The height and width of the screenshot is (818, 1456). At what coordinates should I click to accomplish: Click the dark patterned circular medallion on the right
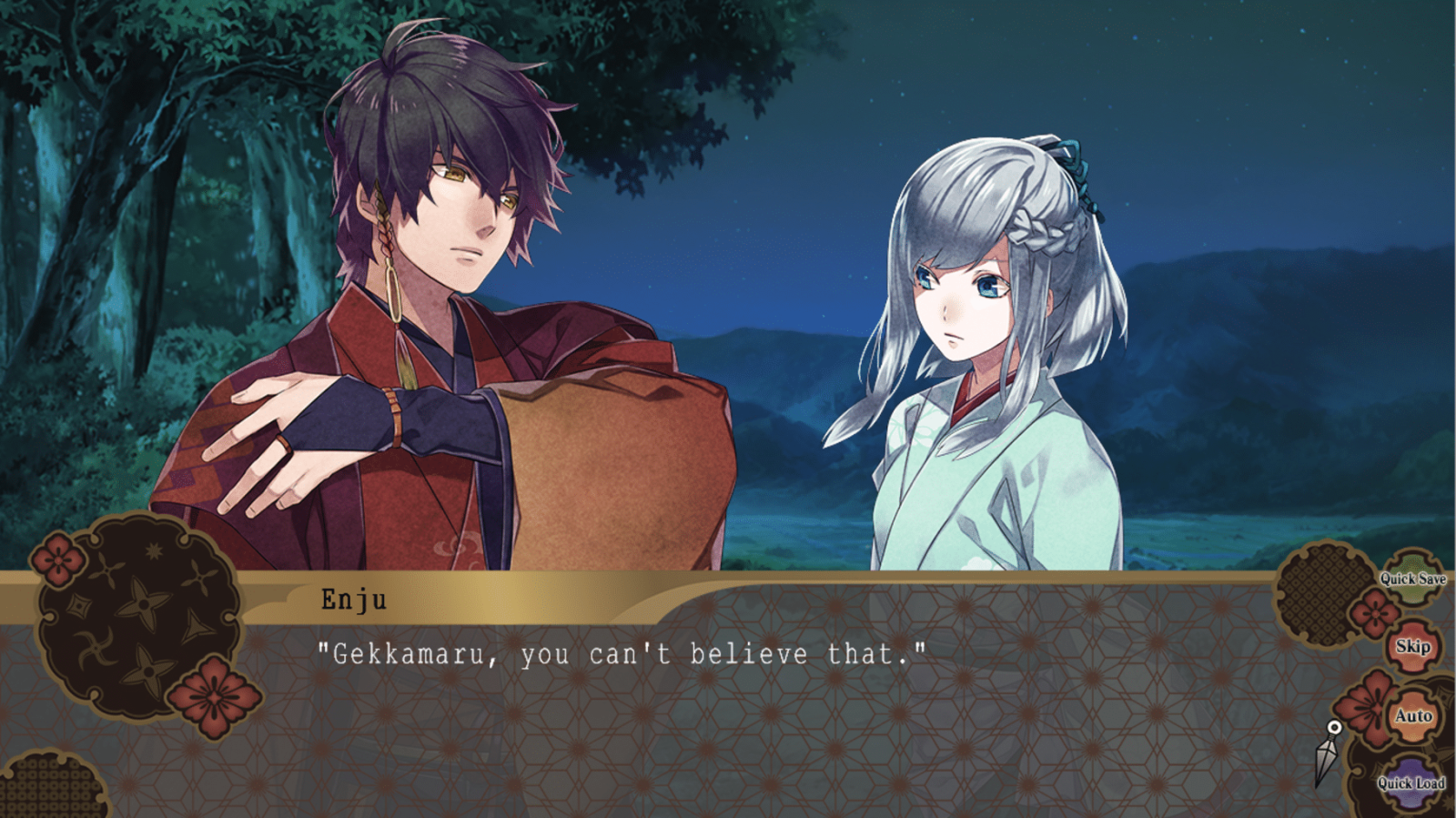(x=1325, y=594)
